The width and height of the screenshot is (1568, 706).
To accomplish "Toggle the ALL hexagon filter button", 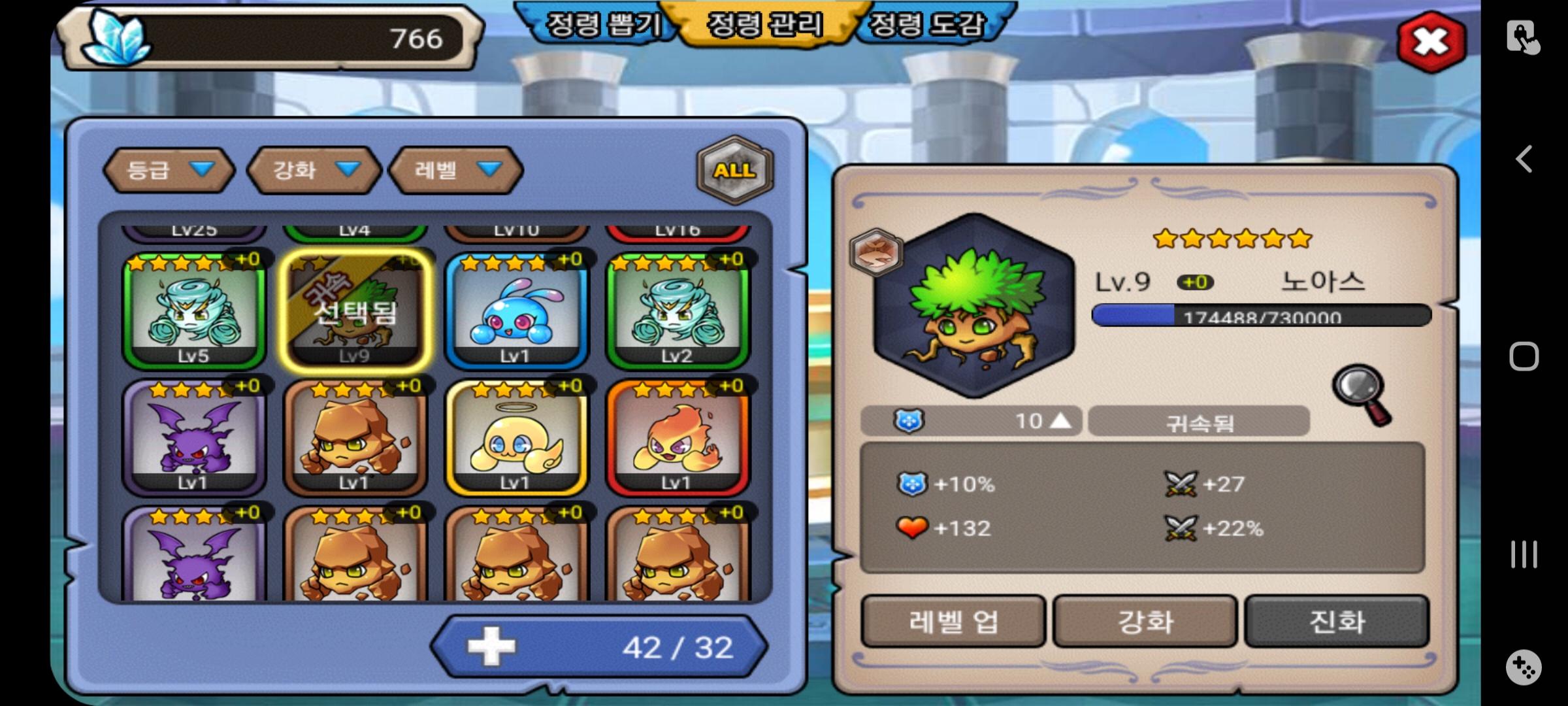I will coord(735,170).
